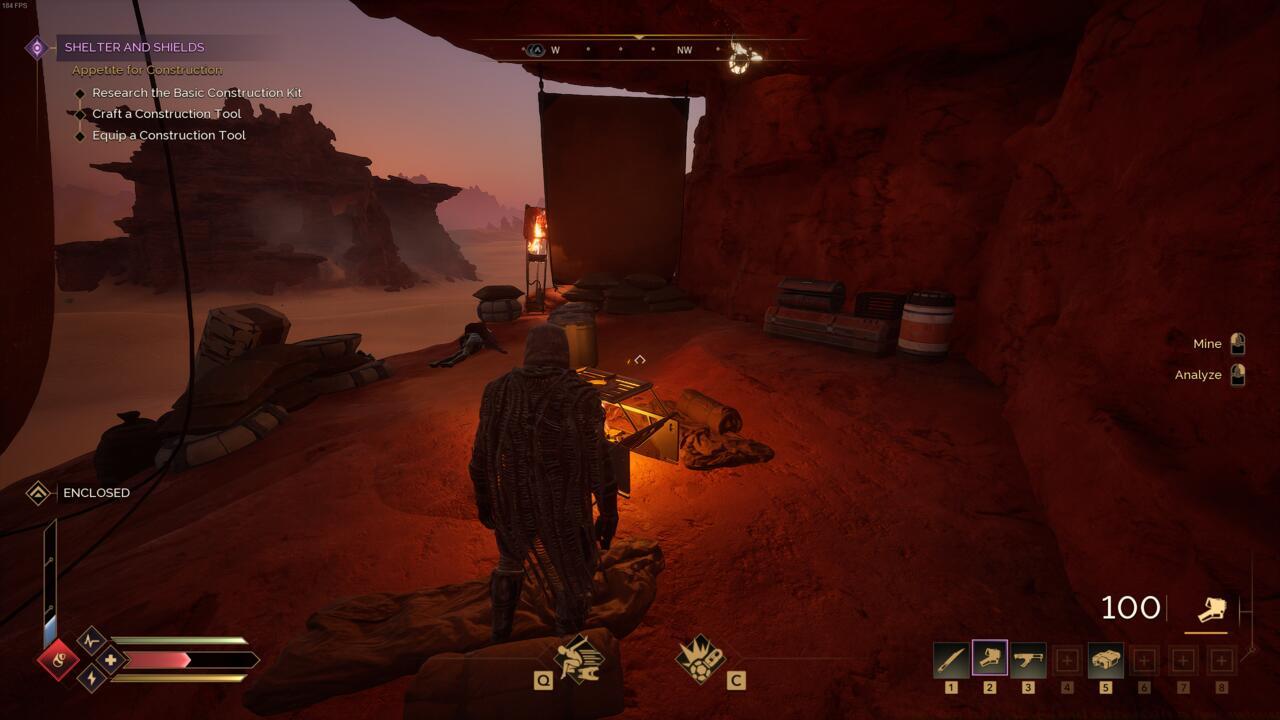
Task: Click the NW marker on the compass
Action: pos(685,48)
